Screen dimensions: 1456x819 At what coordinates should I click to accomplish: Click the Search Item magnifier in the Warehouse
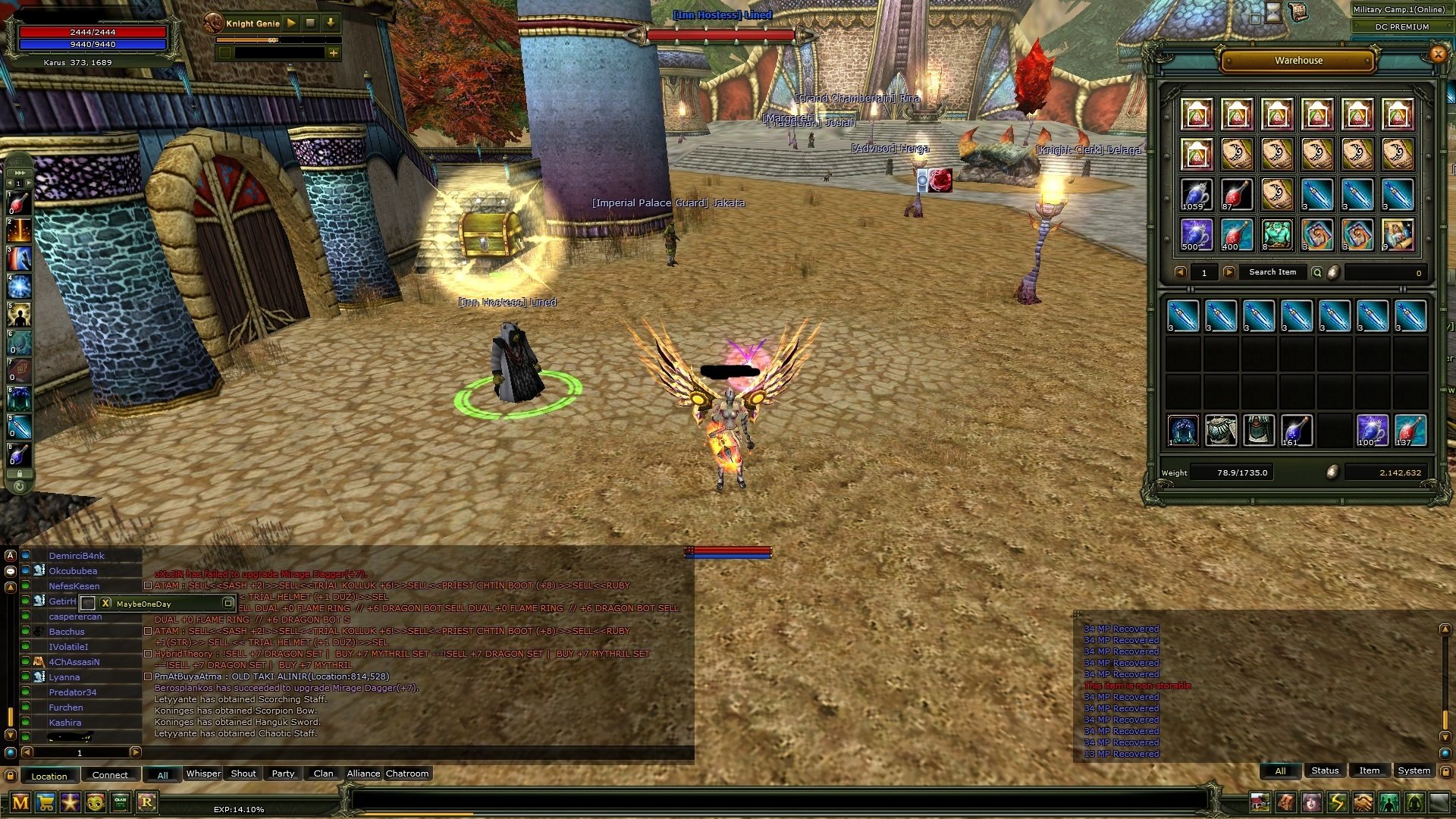pos(1316,271)
